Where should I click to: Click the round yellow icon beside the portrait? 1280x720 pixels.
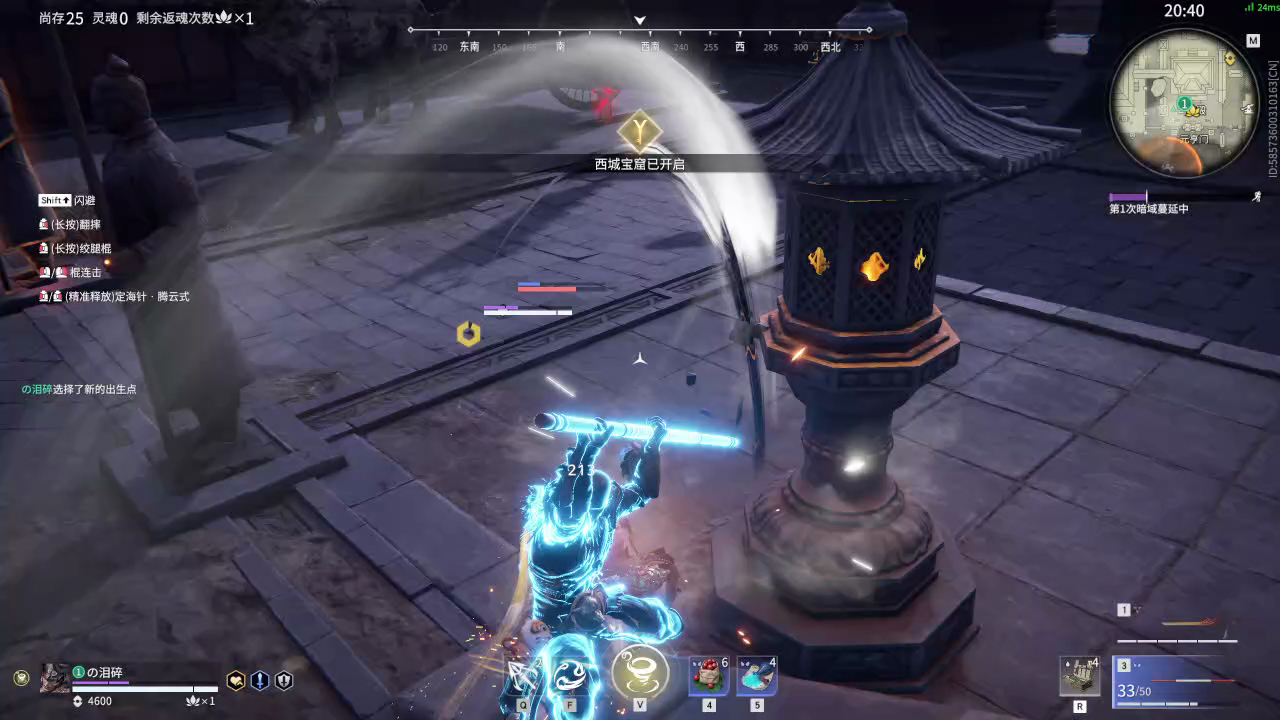pos(21,678)
